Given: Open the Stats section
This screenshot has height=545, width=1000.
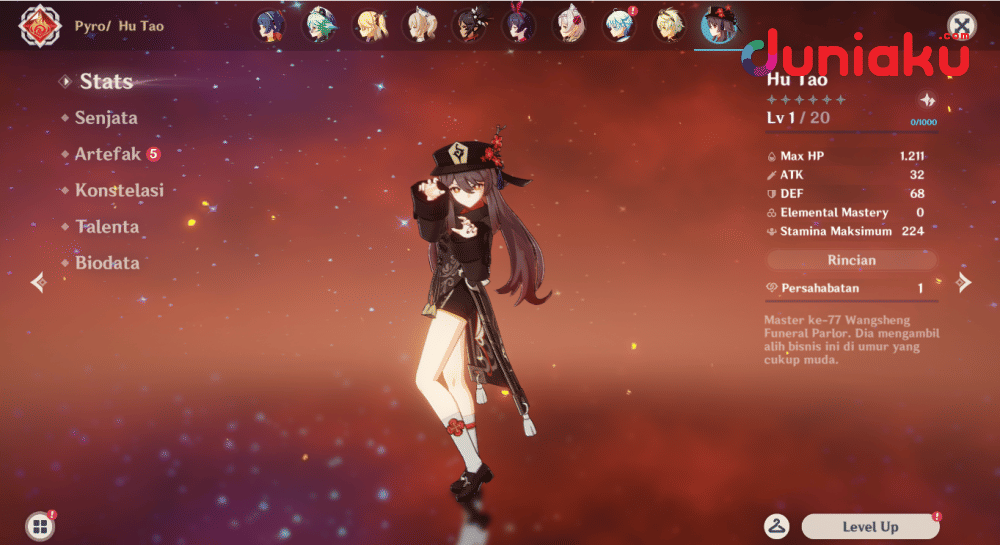Looking at the screenshot, I should click(x=105, y=82).
